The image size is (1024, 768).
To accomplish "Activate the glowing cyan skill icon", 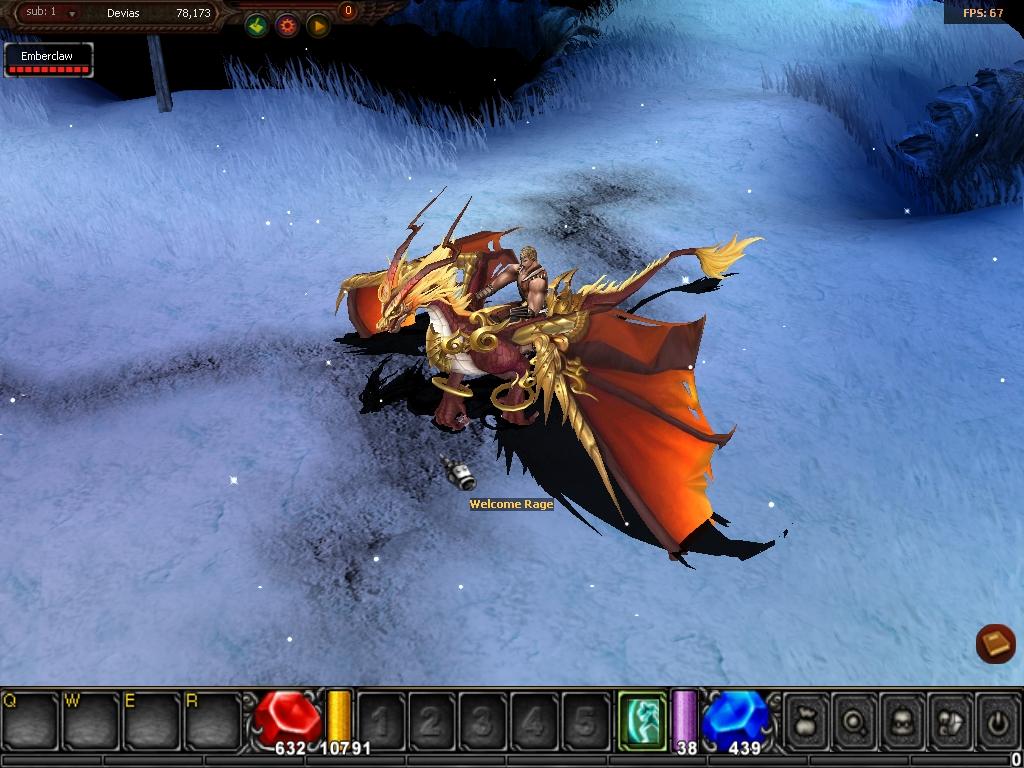I will pyautogui.click(x=641, y=719).
